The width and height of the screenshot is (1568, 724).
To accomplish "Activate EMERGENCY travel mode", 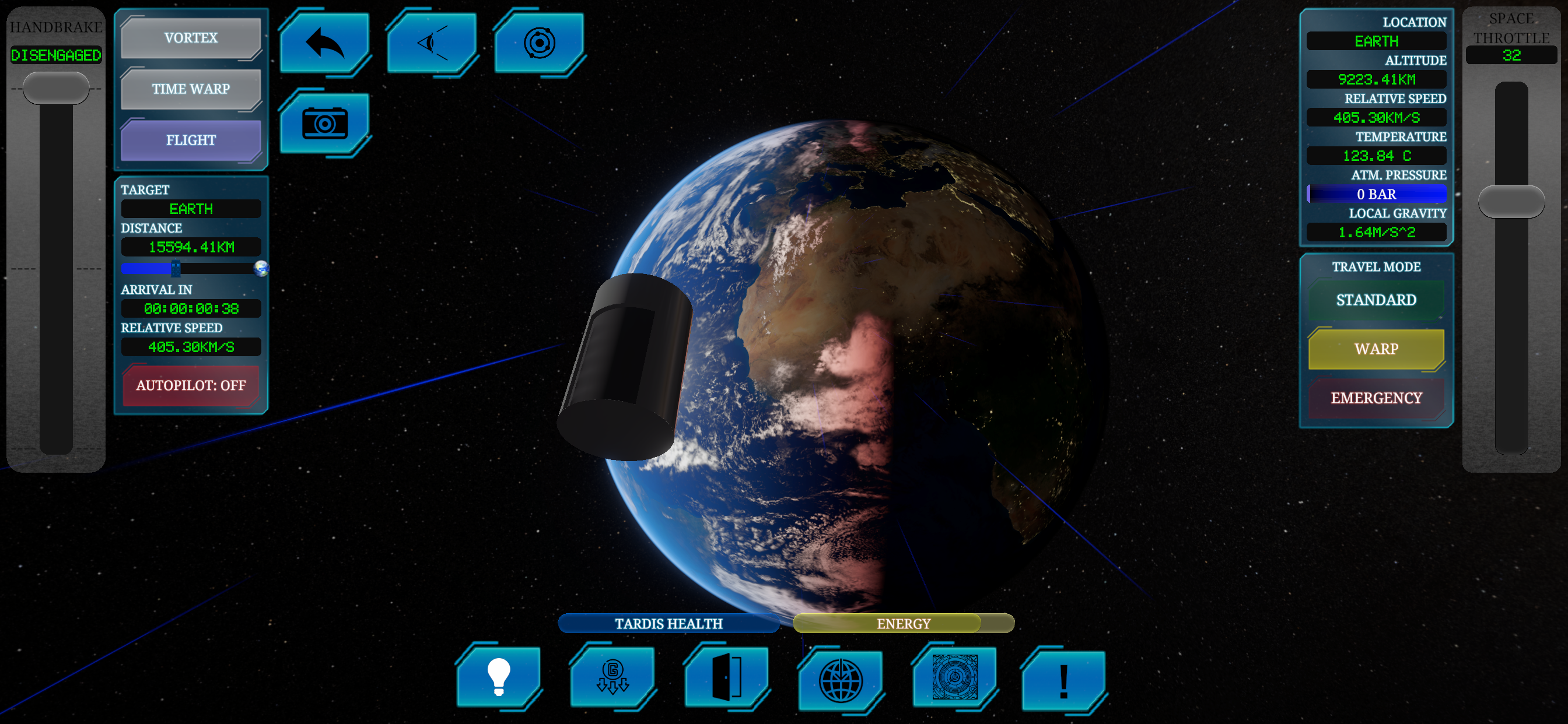I will [x=1375, y=398].
